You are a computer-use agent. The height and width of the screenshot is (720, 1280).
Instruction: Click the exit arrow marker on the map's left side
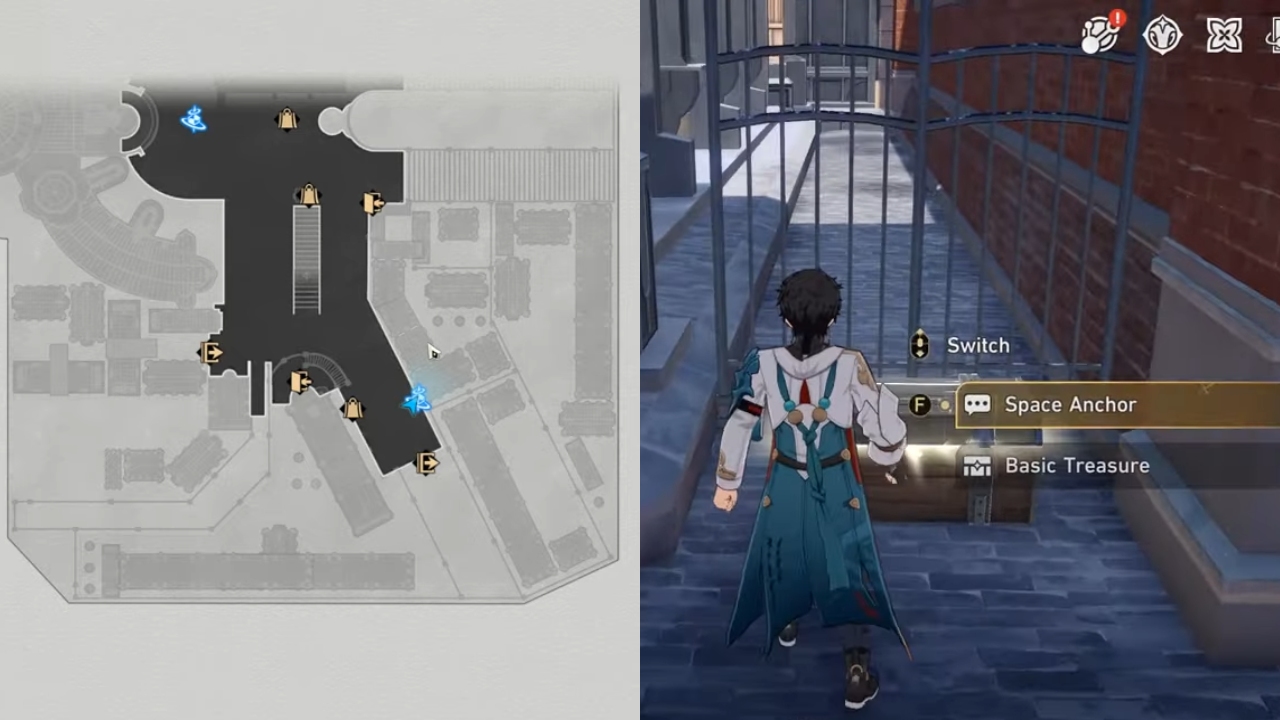[x=210, y=352]
